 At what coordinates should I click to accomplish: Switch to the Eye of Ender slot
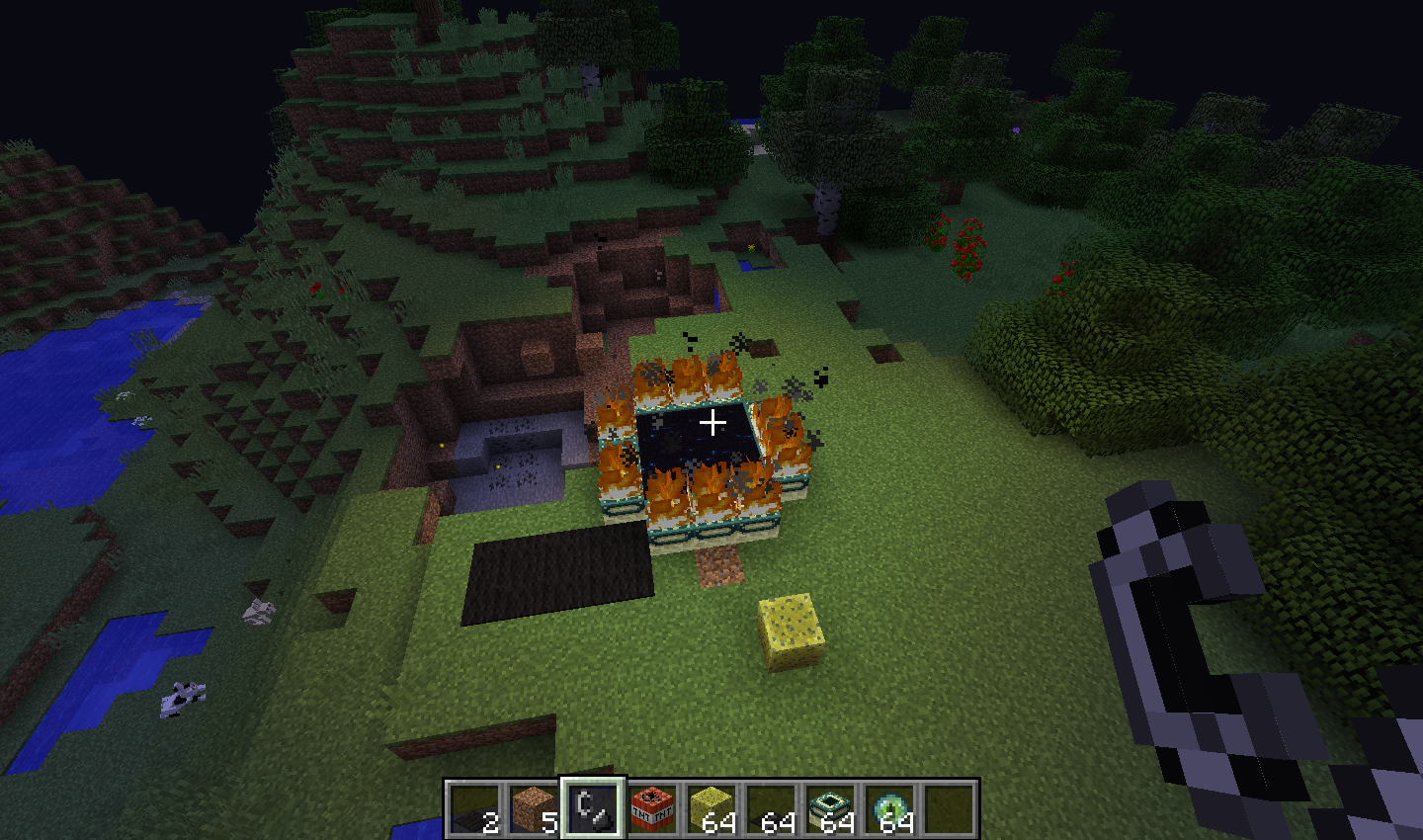click(889, 808)
